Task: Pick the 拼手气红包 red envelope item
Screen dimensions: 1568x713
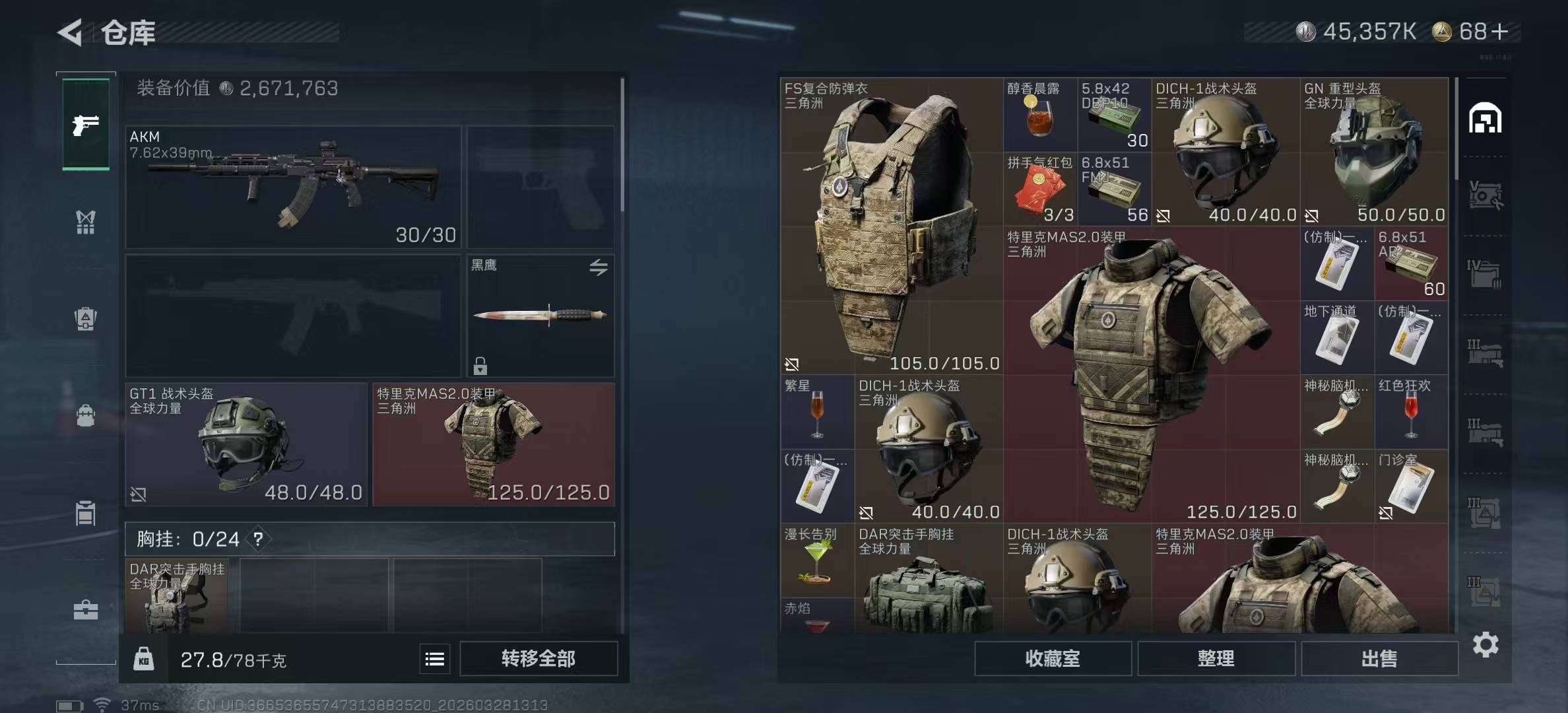Action: click(x=1040, y=189)
